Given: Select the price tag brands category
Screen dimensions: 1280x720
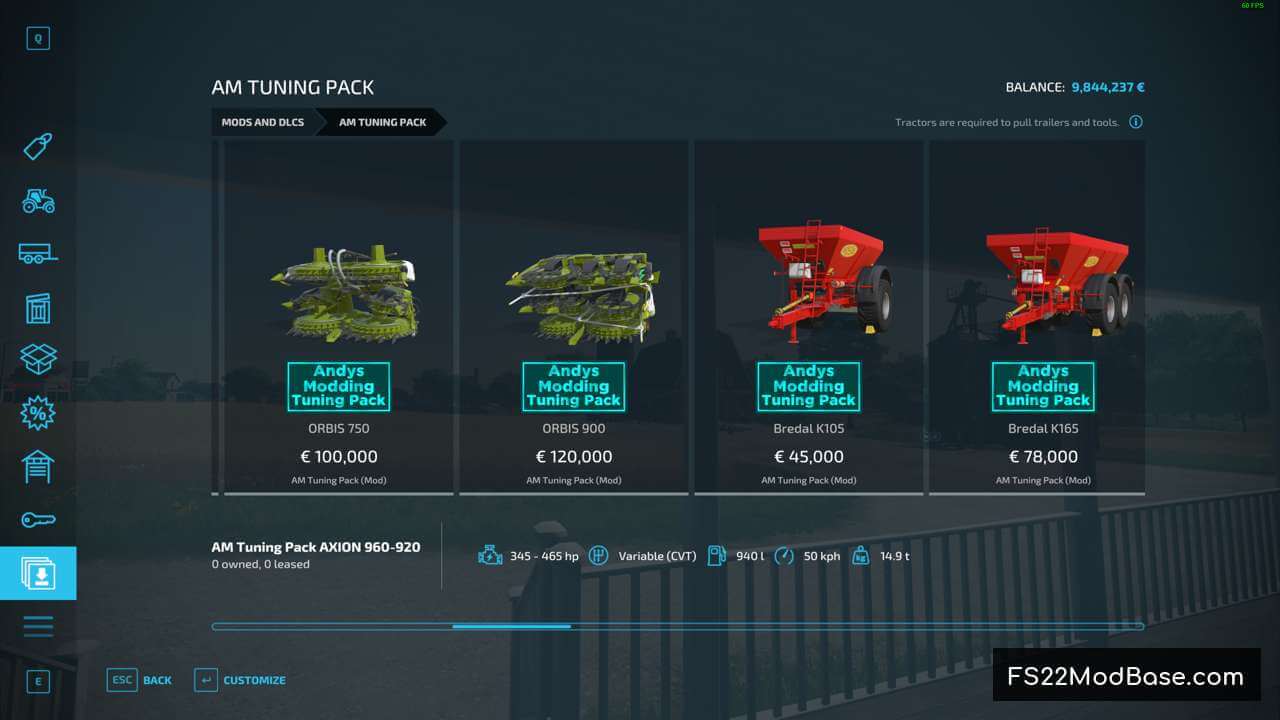Looking at the screenshot, I should (x=38, y=146).
